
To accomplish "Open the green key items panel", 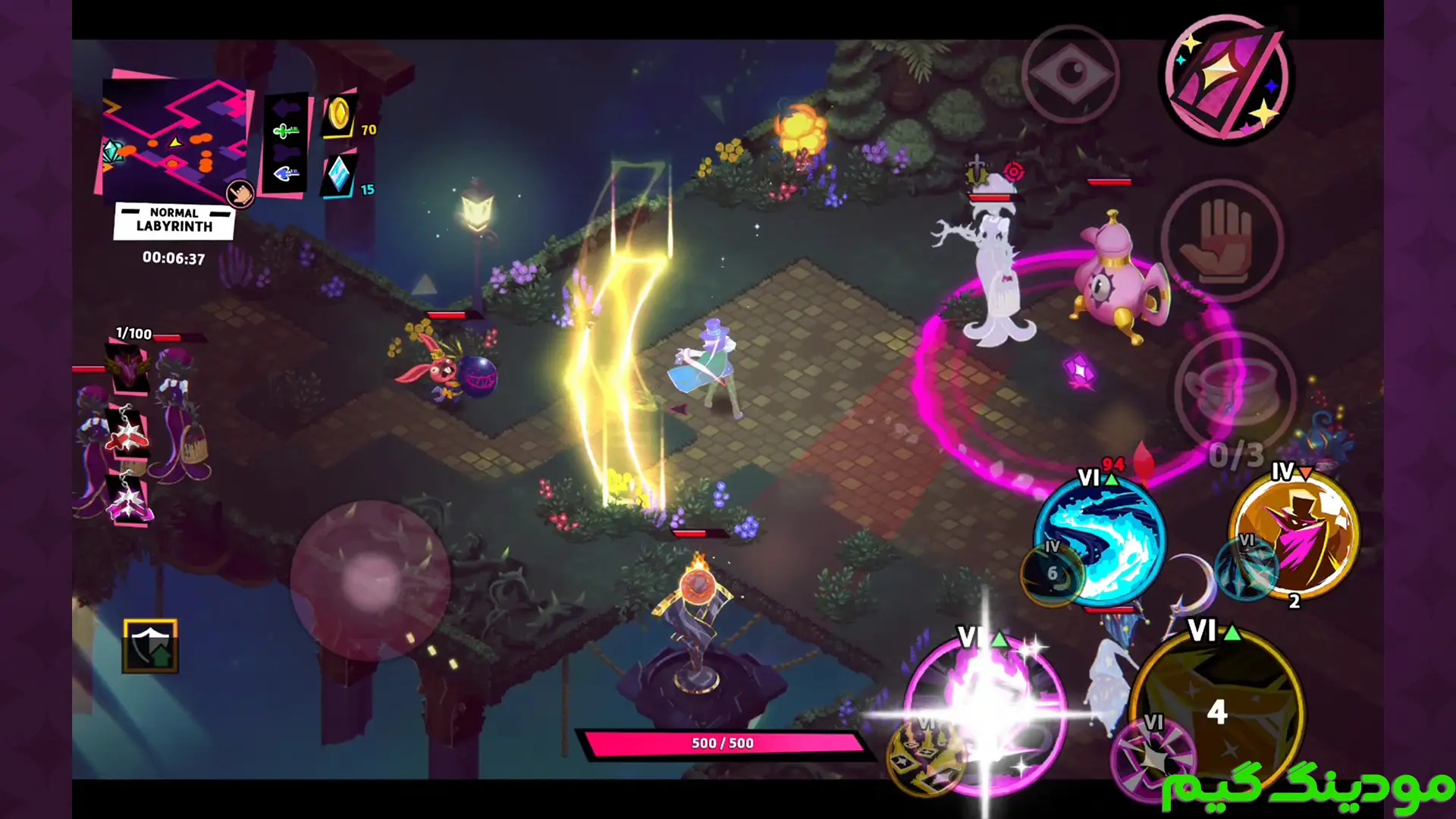I will point(285,144).
